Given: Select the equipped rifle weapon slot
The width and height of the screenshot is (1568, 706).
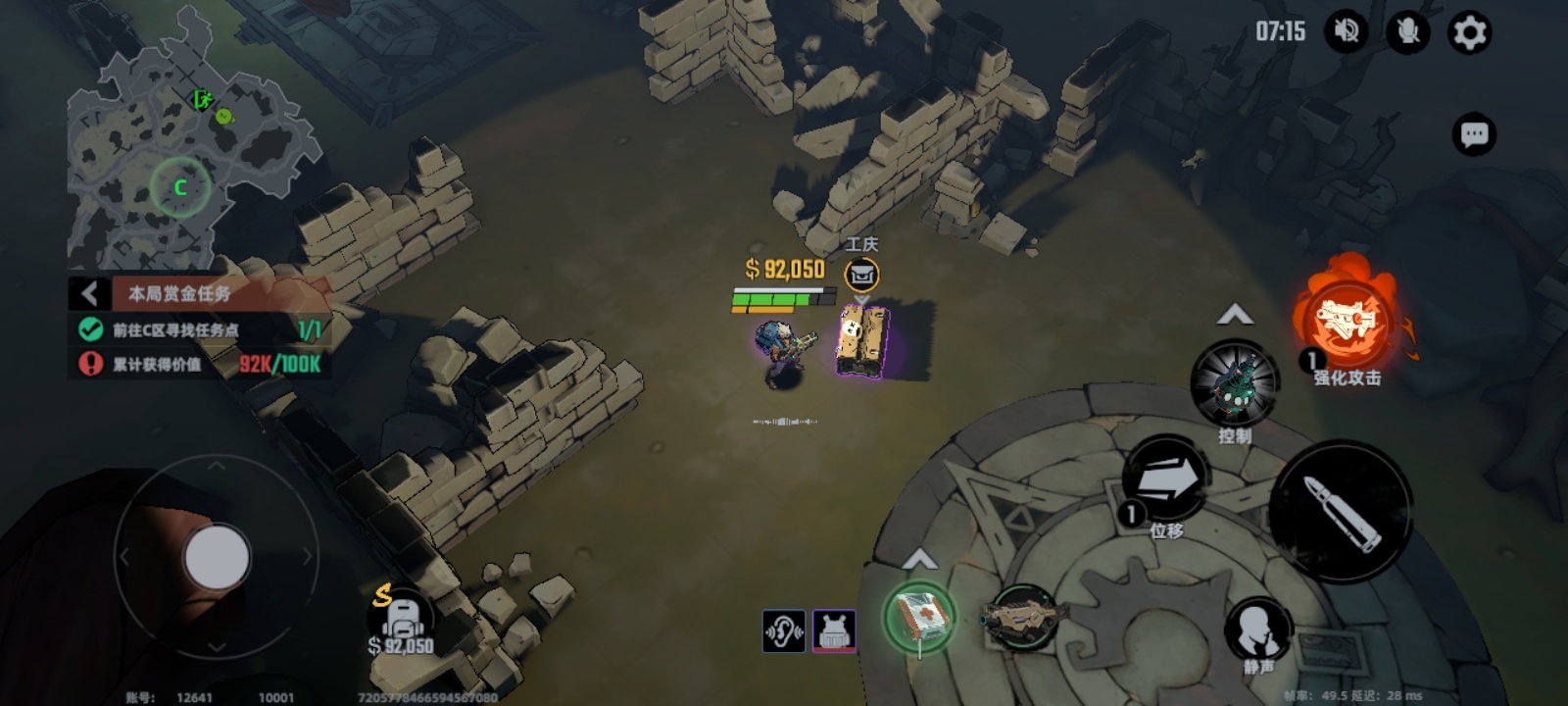Looking at the screenshot, I should click(1023, 618).
